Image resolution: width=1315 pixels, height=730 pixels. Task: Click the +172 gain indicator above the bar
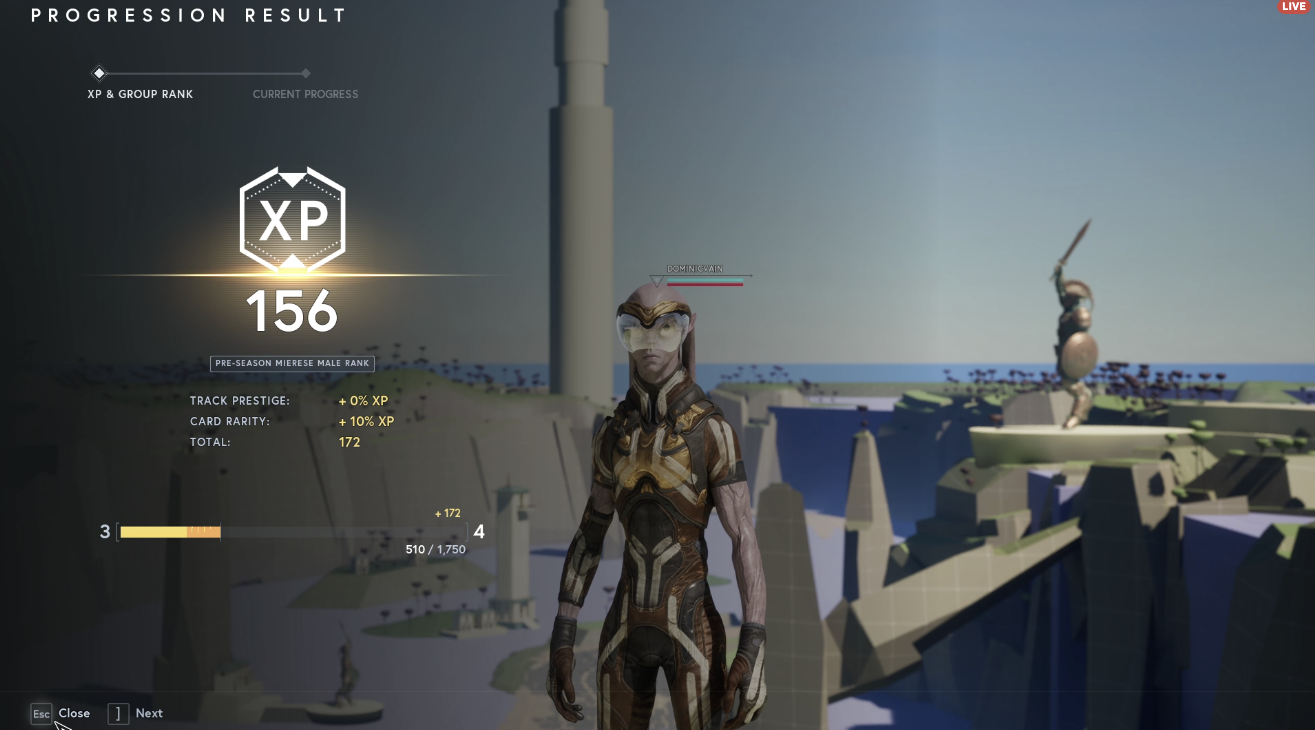(x=447, y=513)
